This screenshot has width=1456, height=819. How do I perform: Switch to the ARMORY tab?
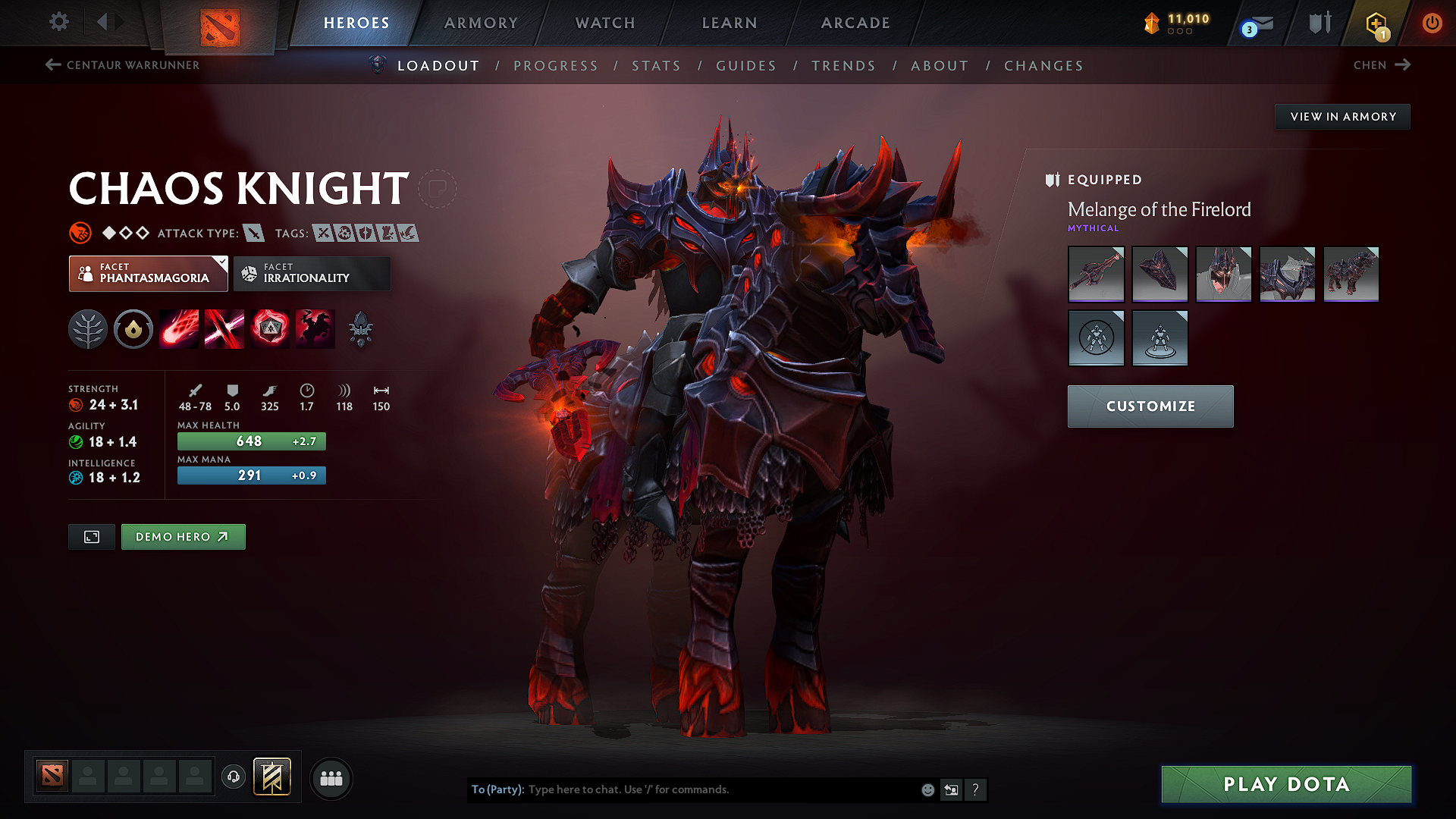click(x=481, y=23)
